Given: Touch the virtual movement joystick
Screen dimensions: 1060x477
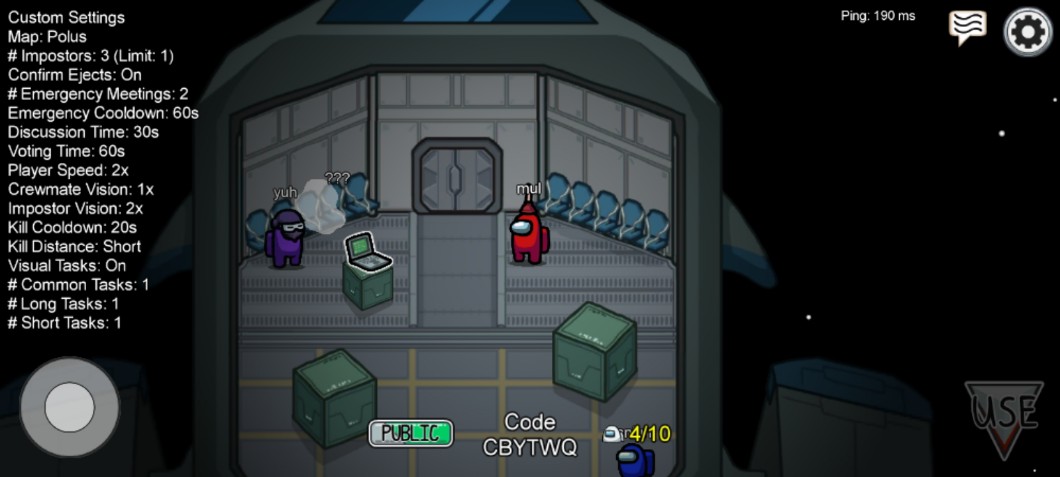Looking at the screenshot, I should click(70, 407).
